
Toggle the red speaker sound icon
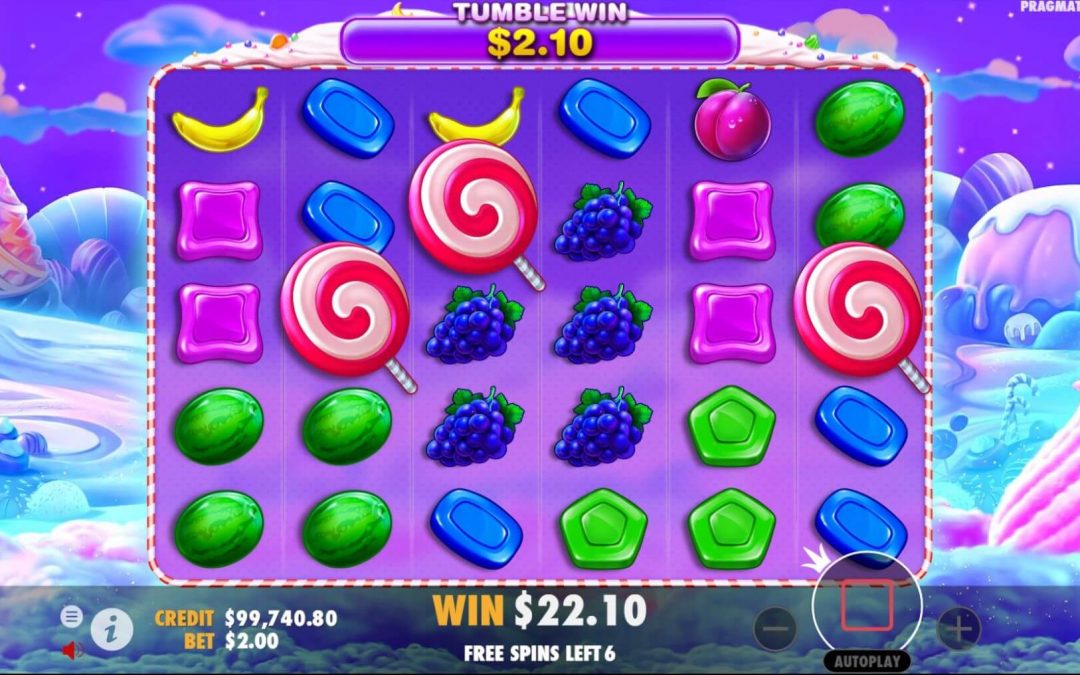tap(72, 651)
